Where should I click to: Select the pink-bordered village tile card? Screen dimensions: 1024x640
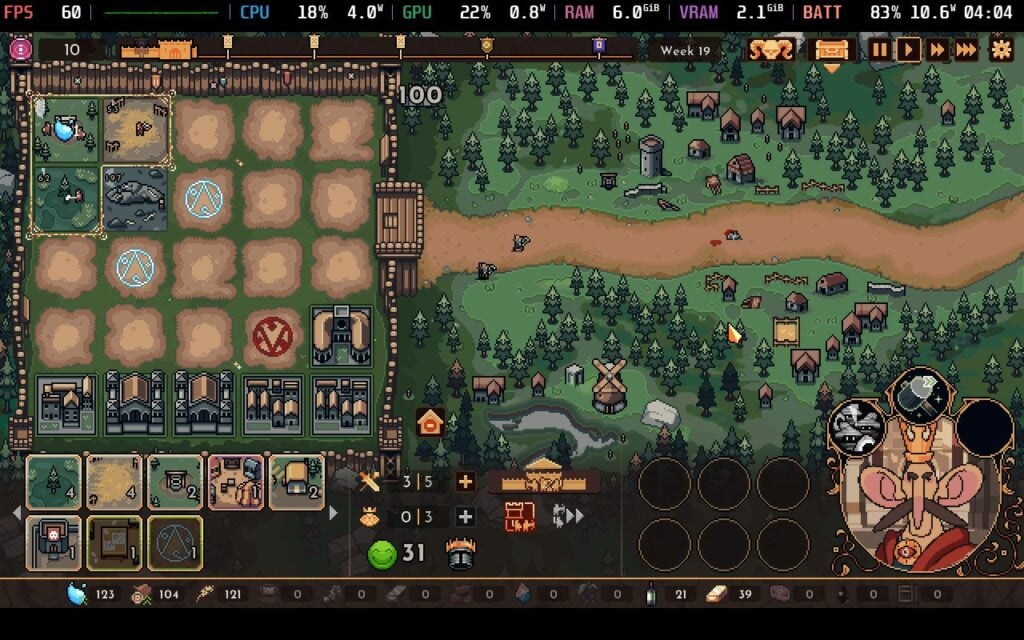click(236, 482)
